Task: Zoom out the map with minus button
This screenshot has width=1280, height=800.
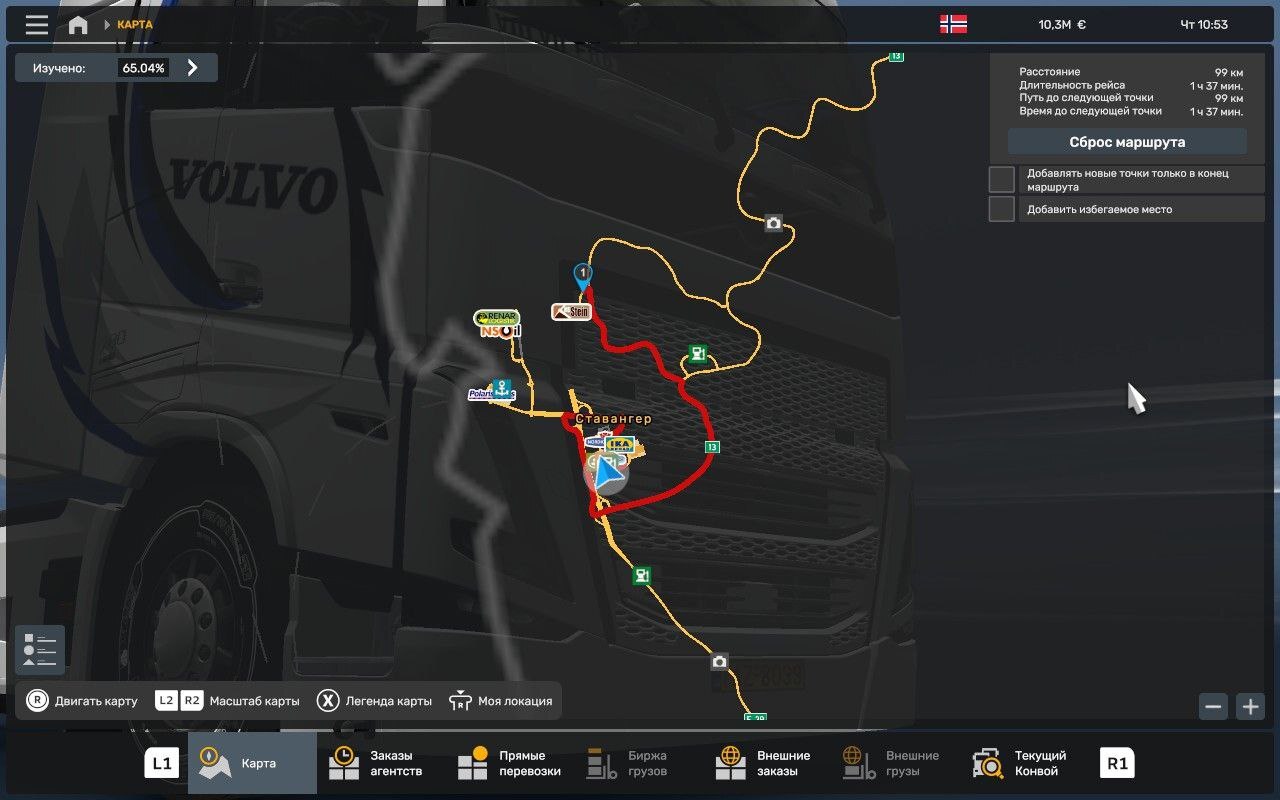Action: 1214,706
